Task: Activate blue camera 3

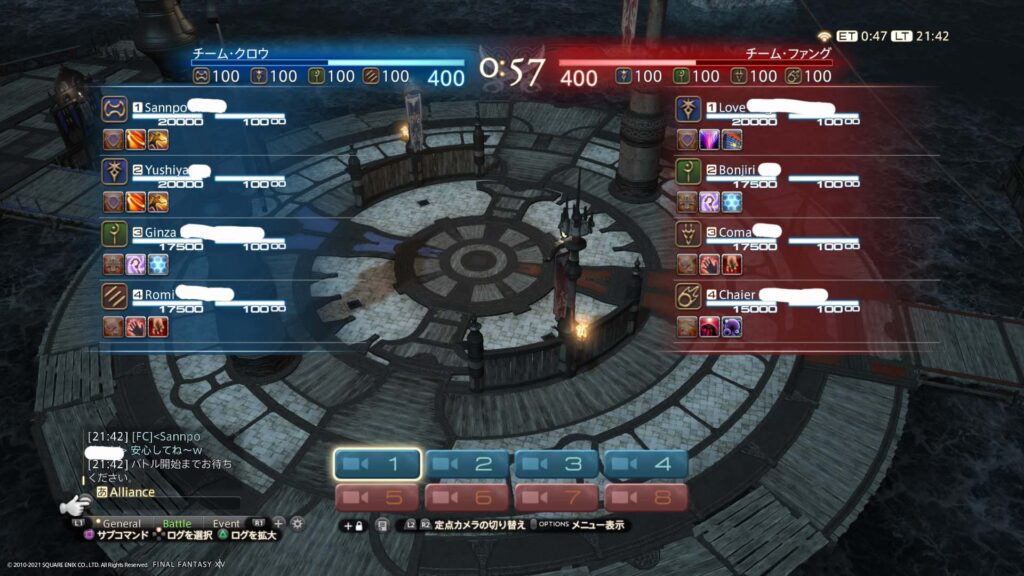Action: (557, 464)
